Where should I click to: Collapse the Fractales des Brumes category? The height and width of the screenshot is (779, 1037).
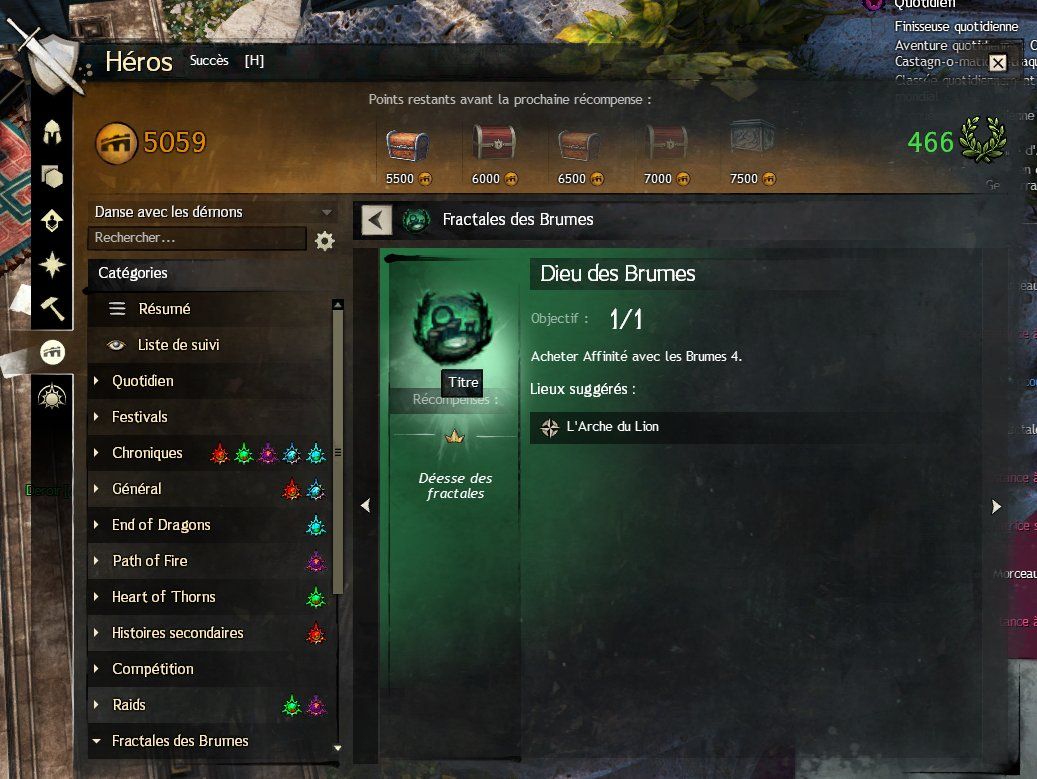(x=180, y=741)
